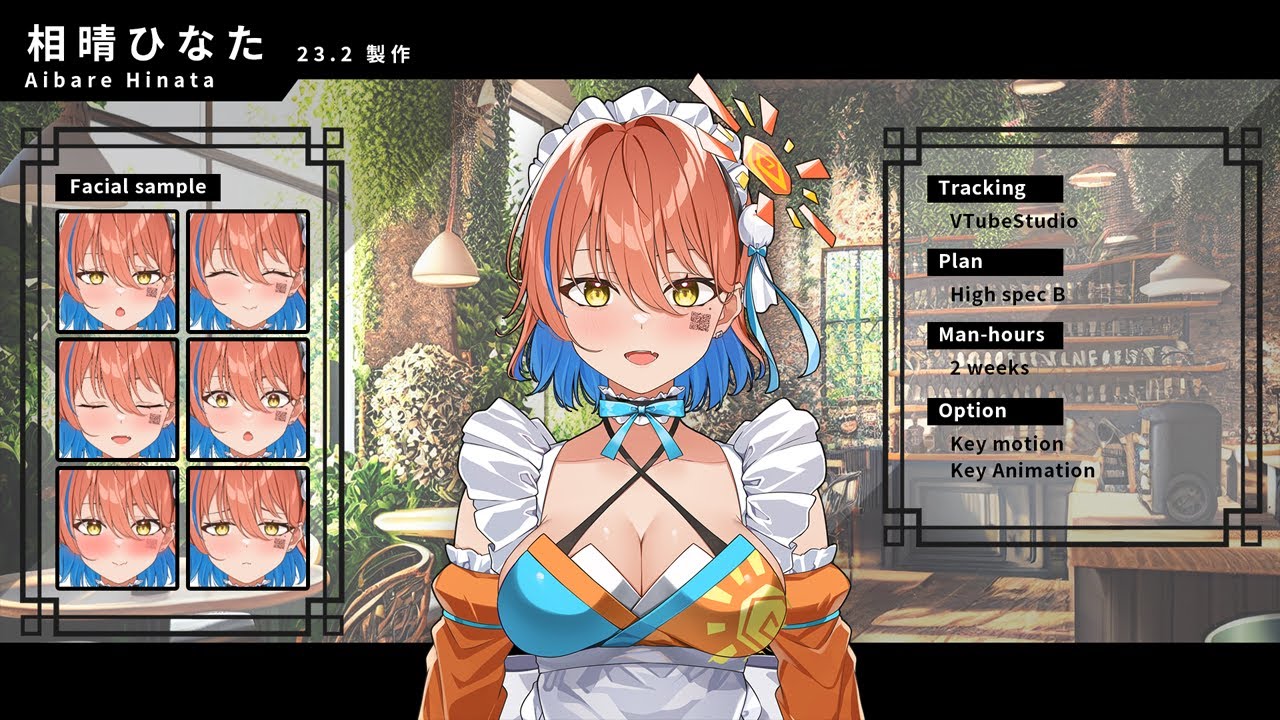Select the half-lidded frowning facial sample
Viewport: 1280px width, 720px height.
(x=248, y=528)
